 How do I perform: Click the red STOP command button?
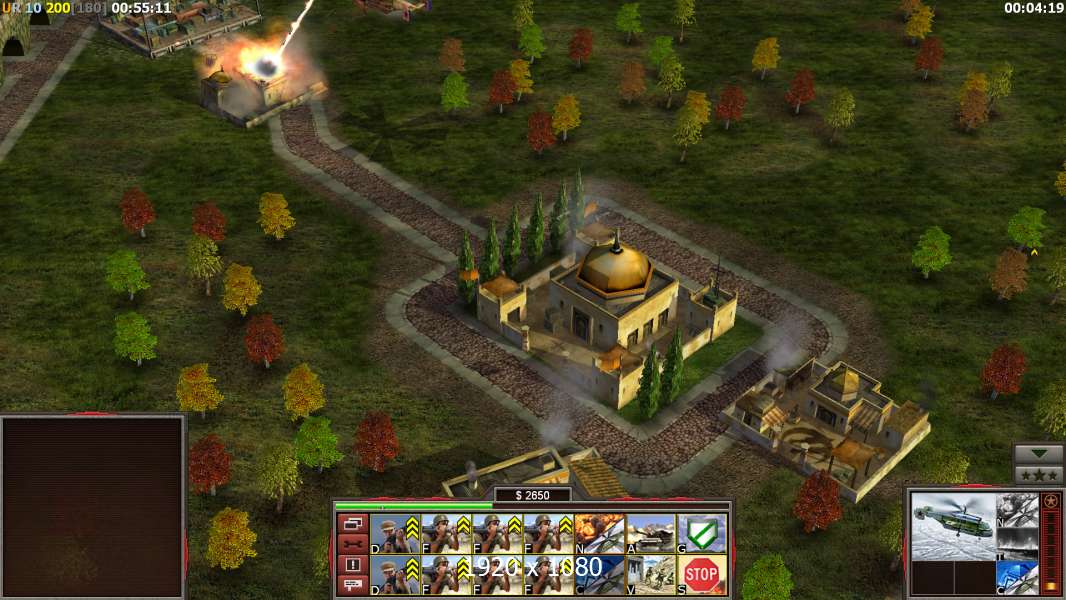point(702,575)
